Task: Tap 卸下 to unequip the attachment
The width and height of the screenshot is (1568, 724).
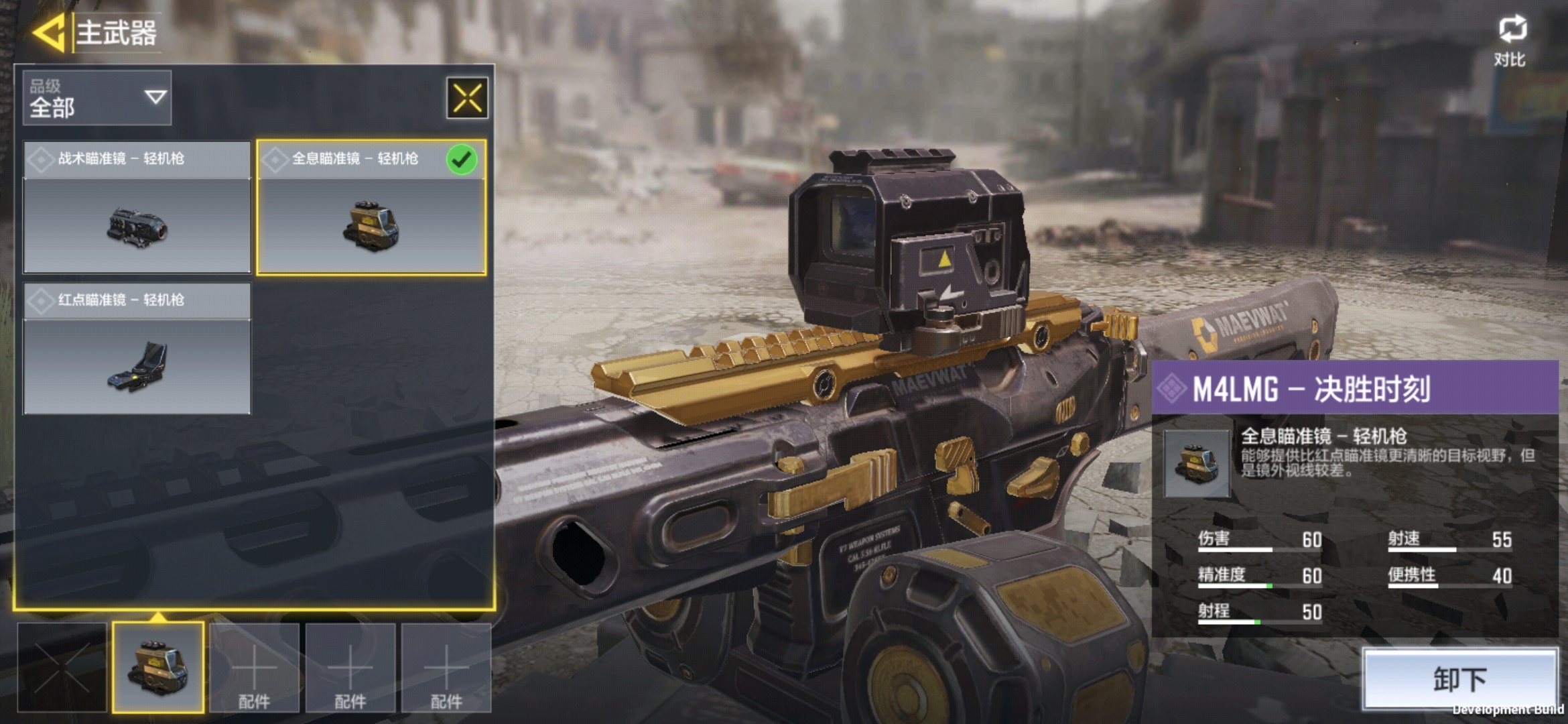Action: [x=1460, y=678]
